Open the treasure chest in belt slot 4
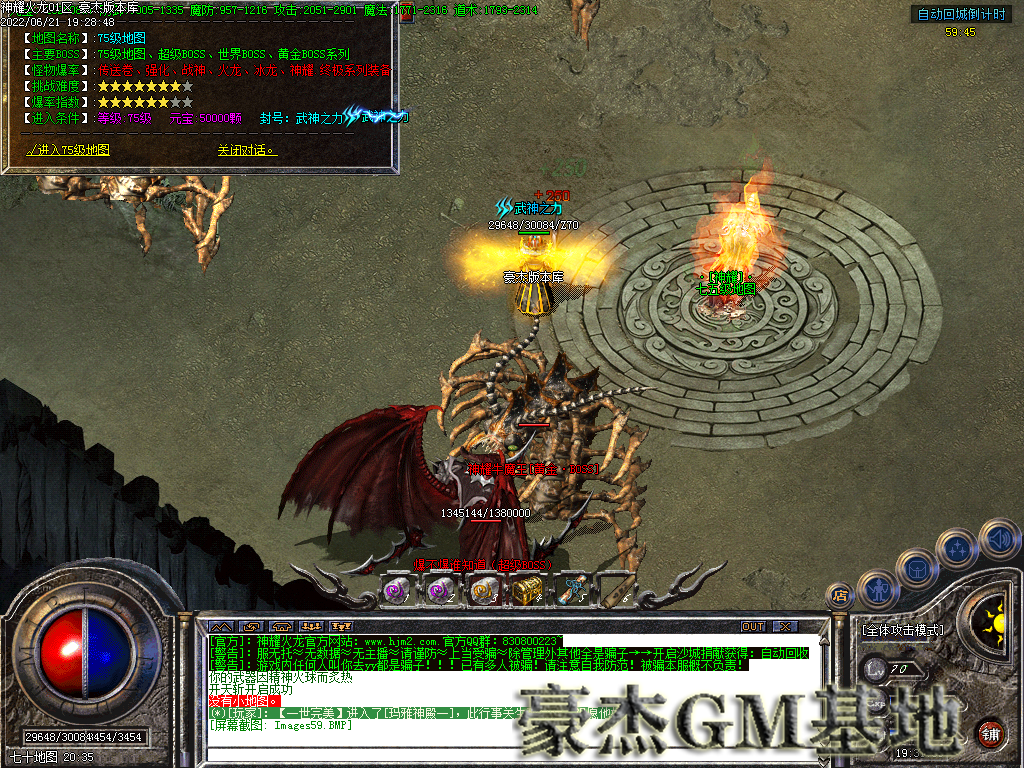 527,590
